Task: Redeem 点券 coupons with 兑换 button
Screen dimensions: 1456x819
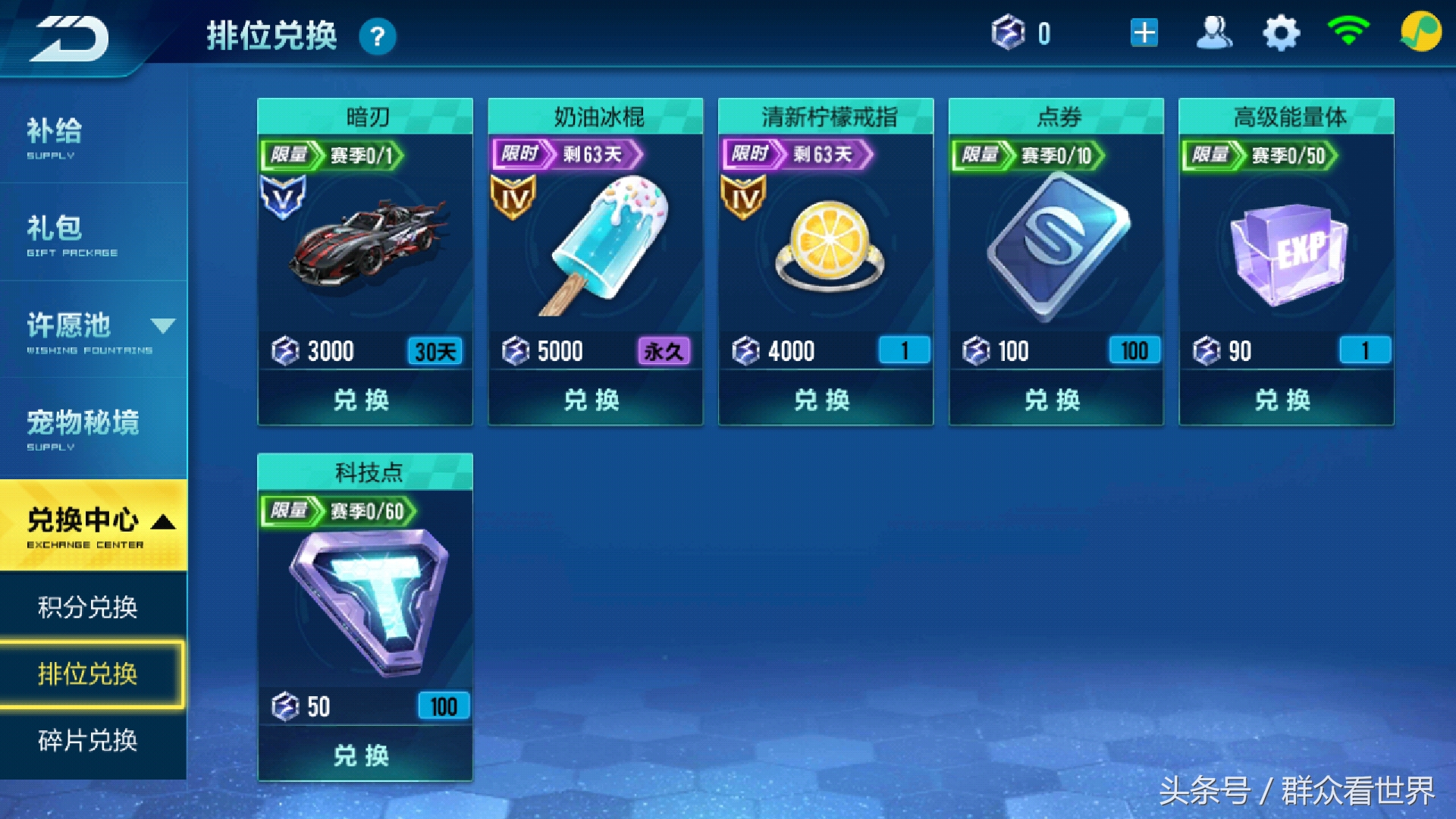Action: 1054,400
